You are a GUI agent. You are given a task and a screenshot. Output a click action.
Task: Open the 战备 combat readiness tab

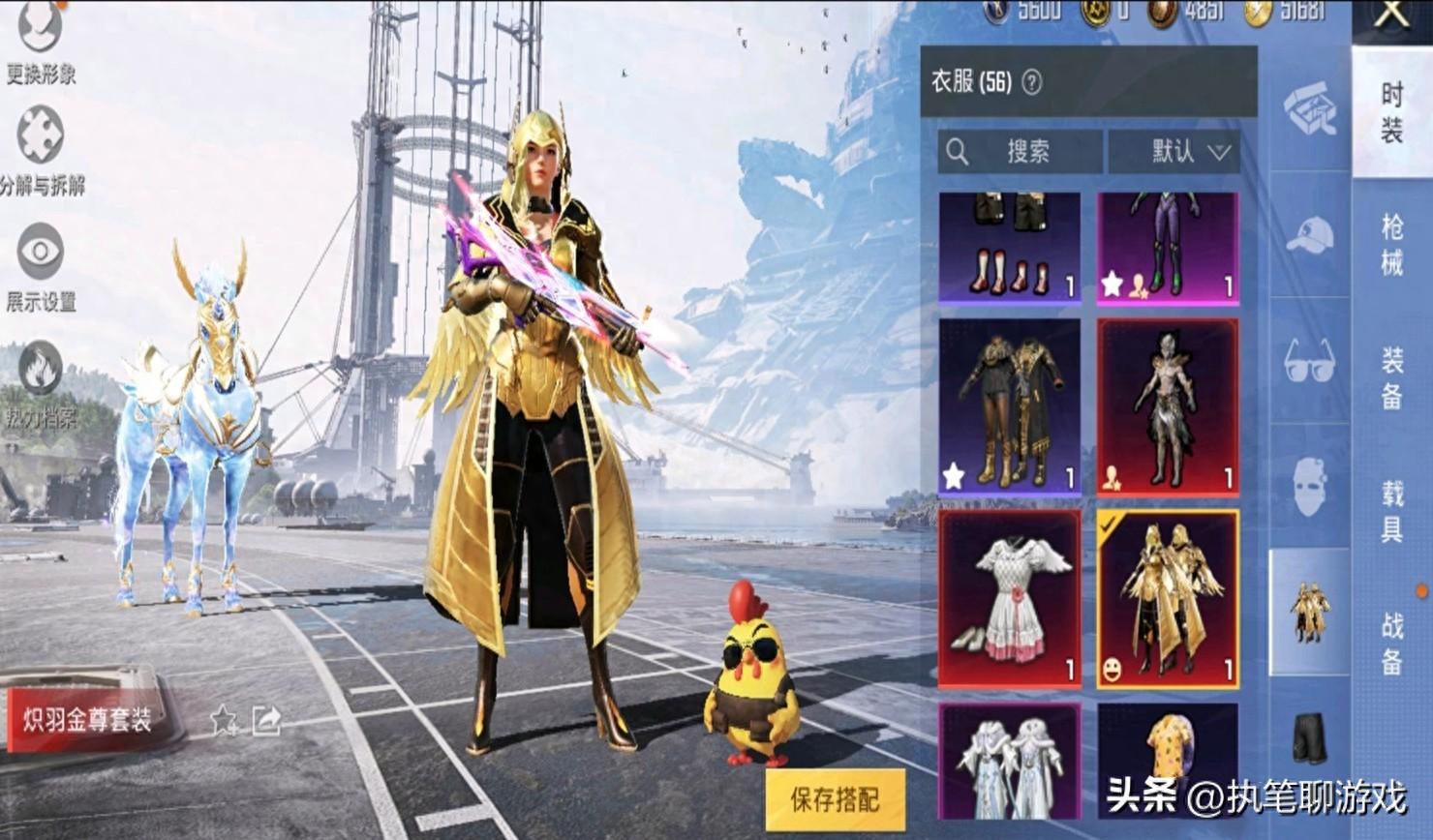[x=1392, y=644]
